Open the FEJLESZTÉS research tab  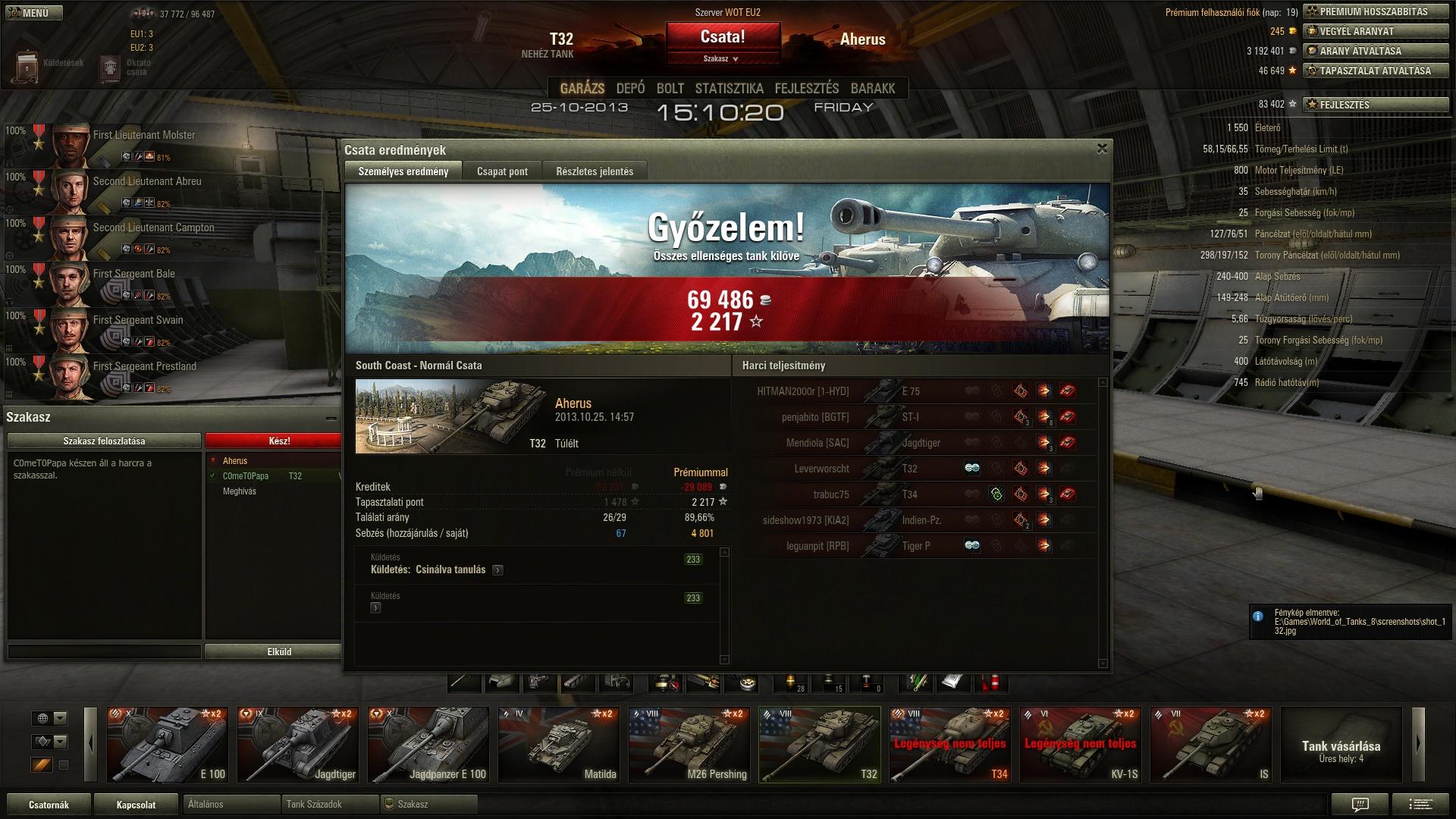click(806, 89)
